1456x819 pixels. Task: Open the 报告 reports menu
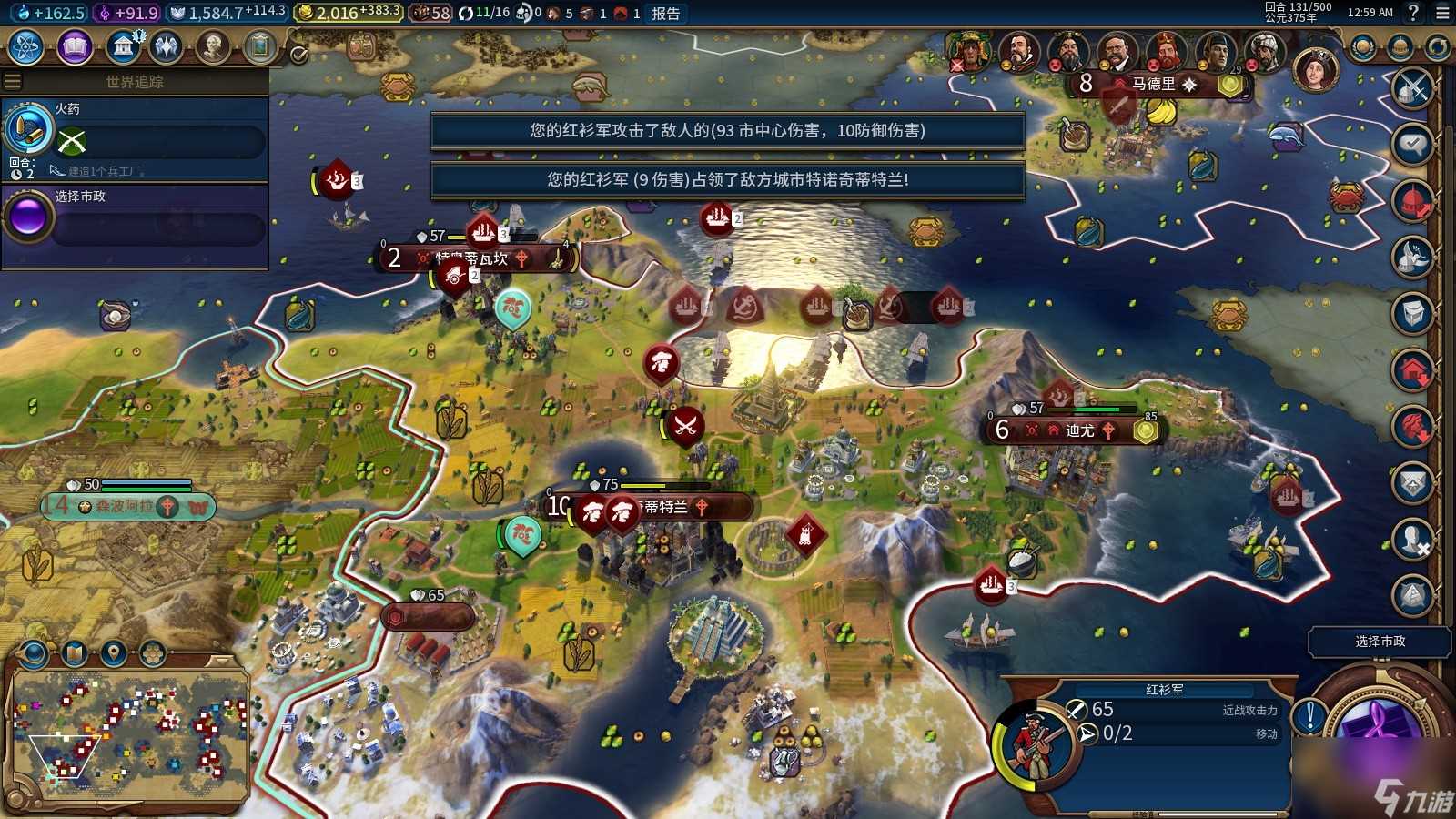tap(665, 13)
